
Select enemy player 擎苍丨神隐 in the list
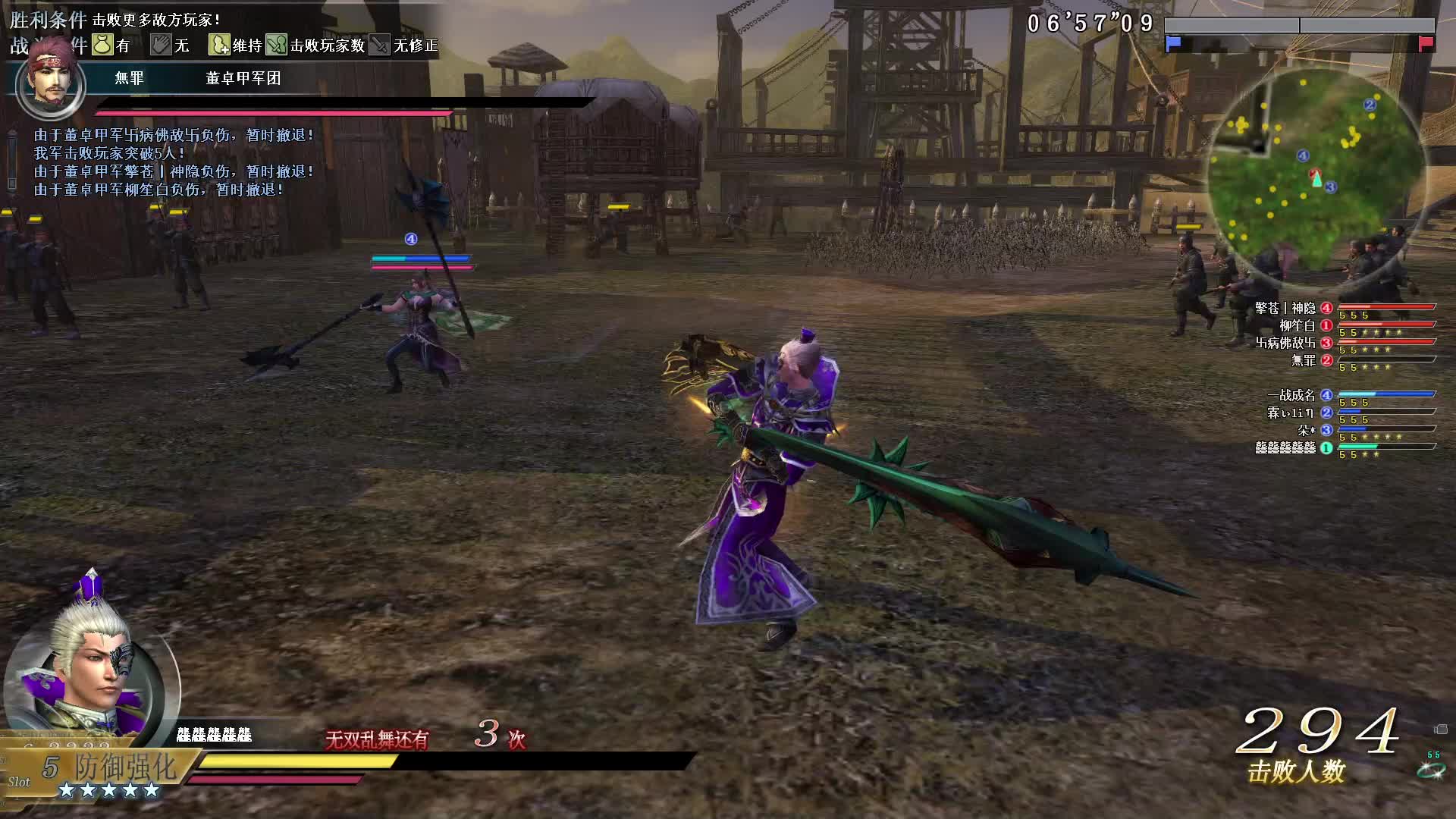coord(1285,308)
